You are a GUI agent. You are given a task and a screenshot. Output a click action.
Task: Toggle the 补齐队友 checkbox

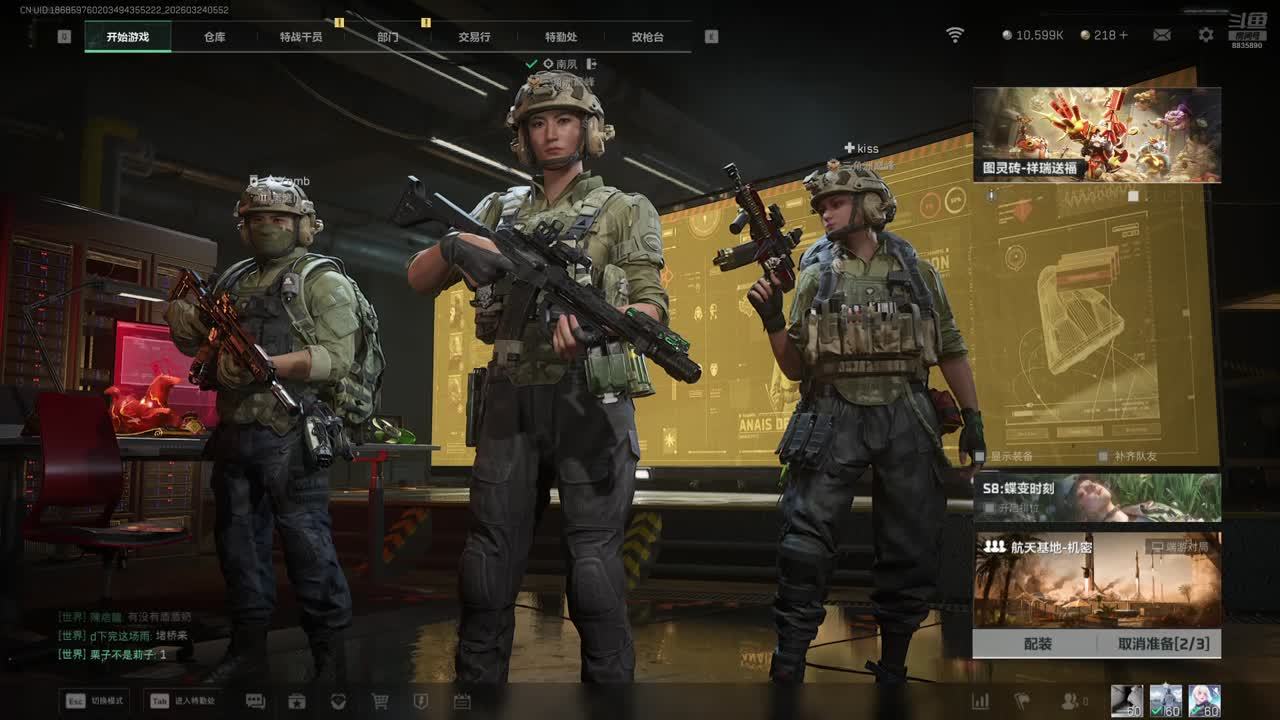point(1103,456)
